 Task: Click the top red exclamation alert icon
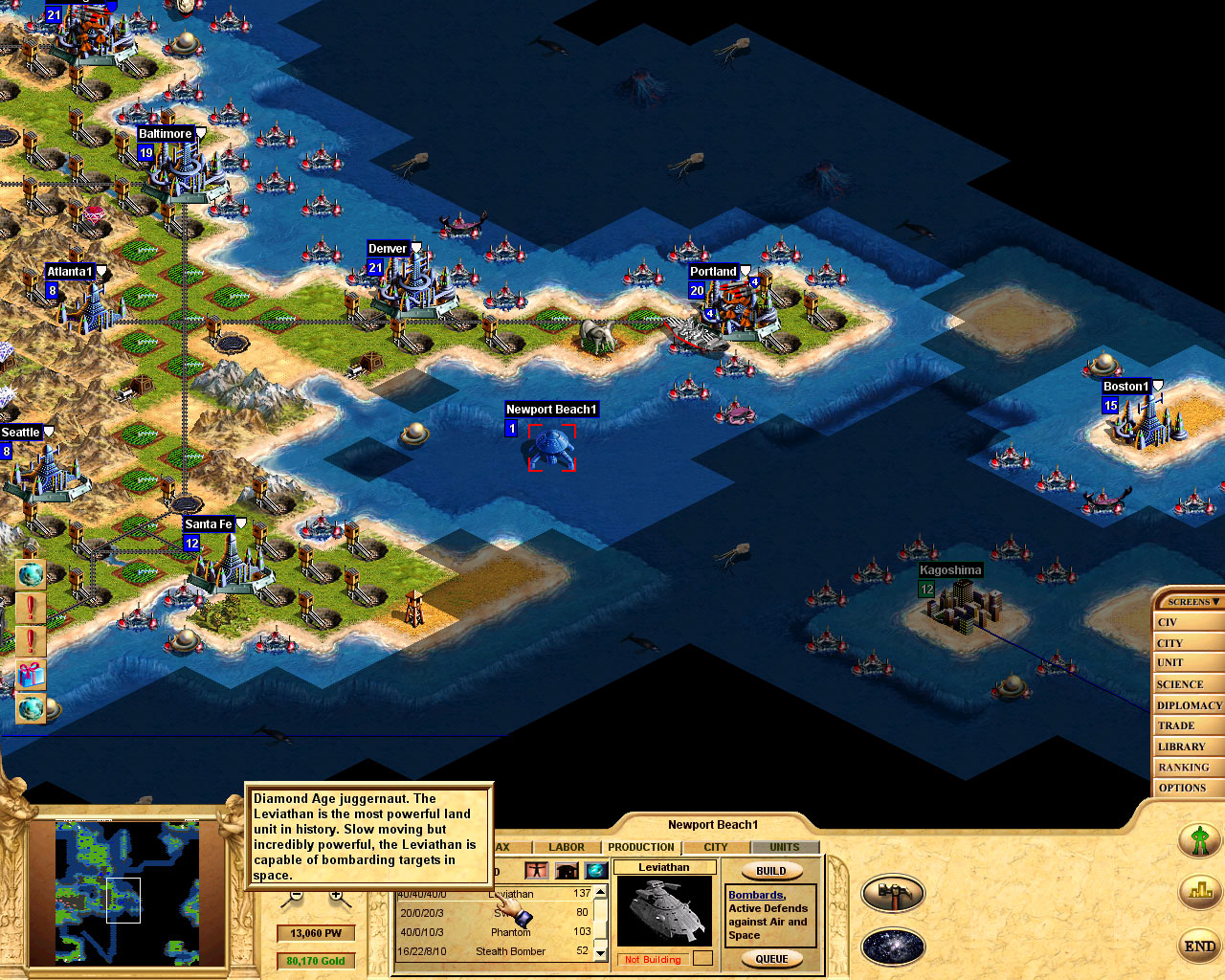[x=30, y=608]
